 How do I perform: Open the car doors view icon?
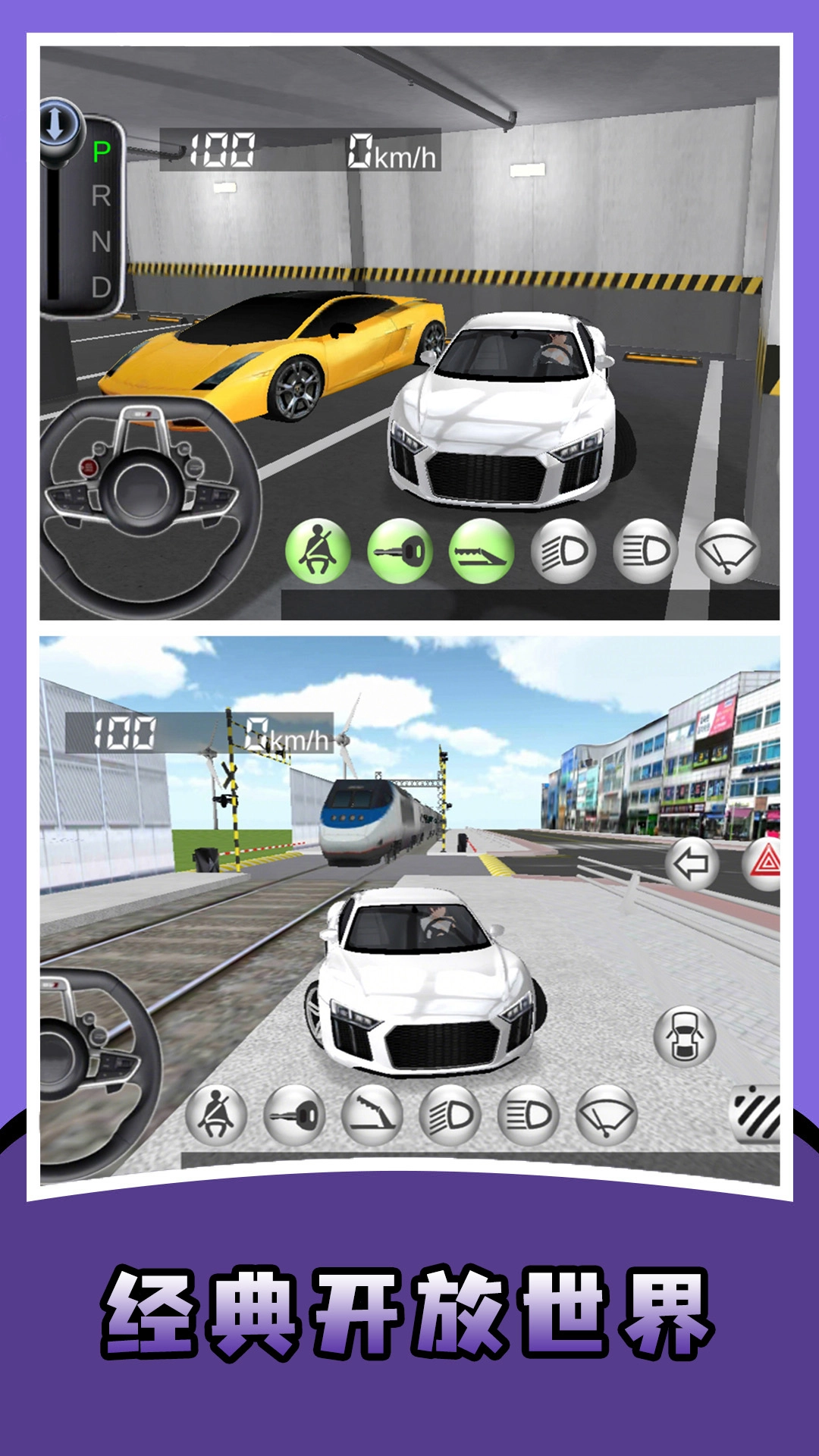[x=684, y=1036]
